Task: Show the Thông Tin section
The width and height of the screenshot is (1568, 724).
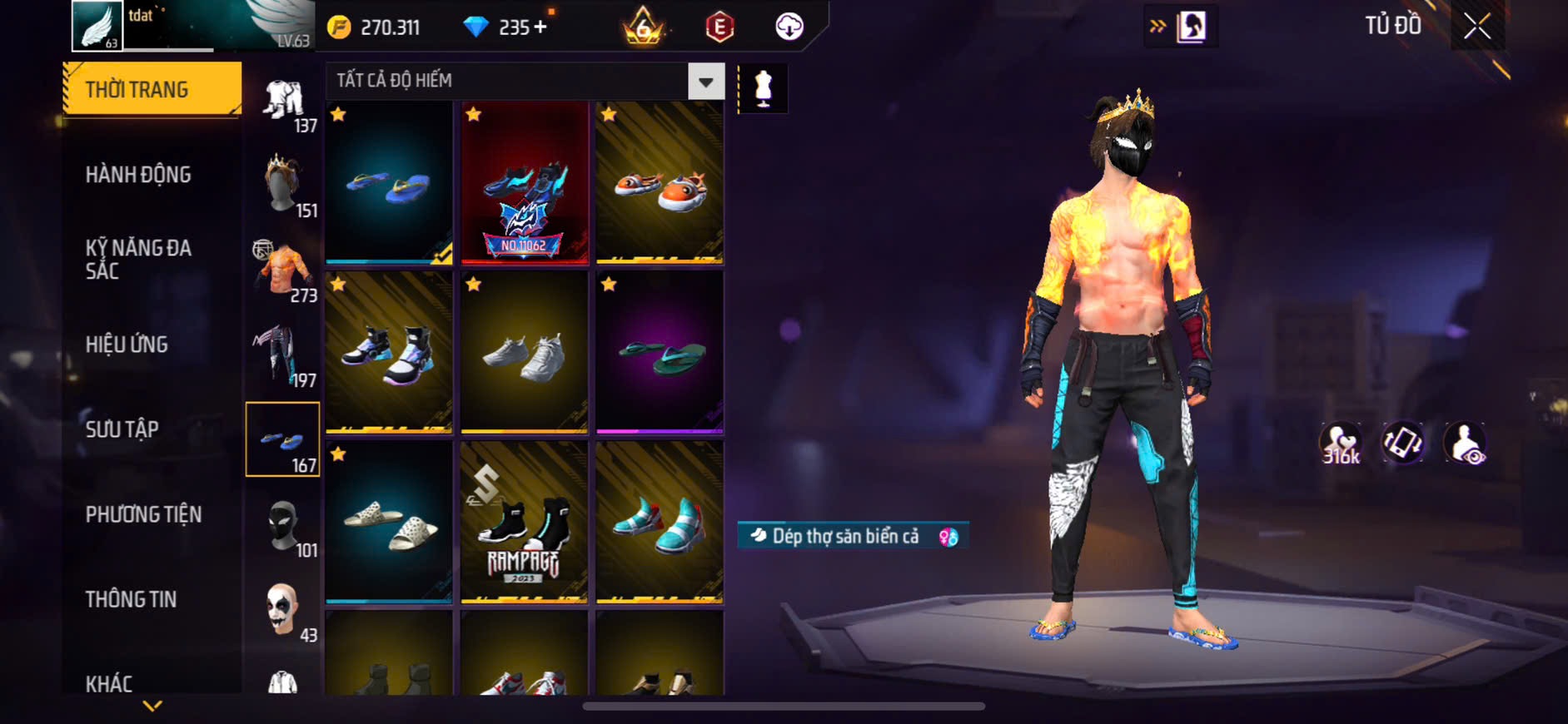Action: pos(131,599)
